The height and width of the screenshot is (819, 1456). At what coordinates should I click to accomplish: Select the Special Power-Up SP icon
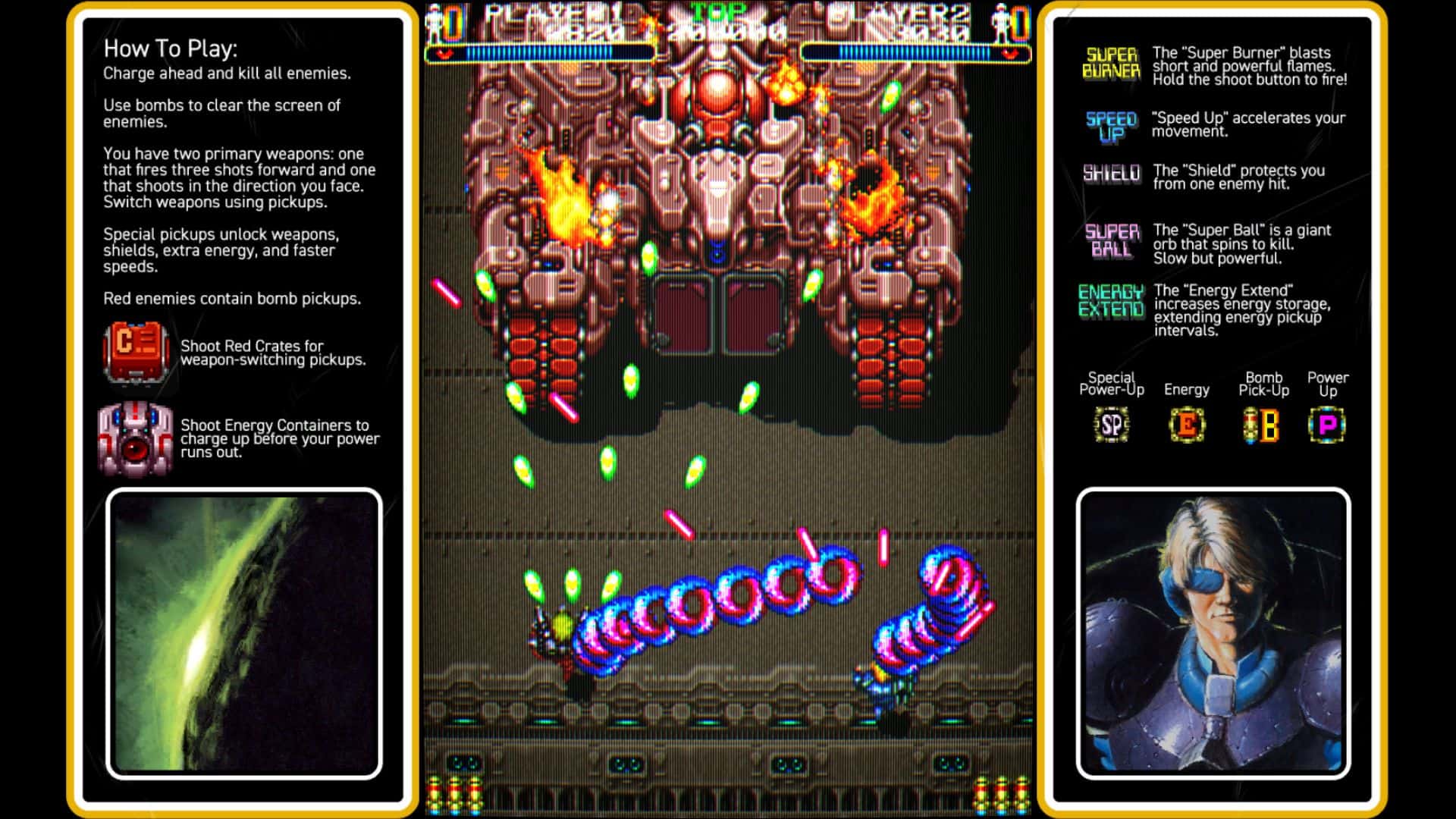coord(1110,425)
